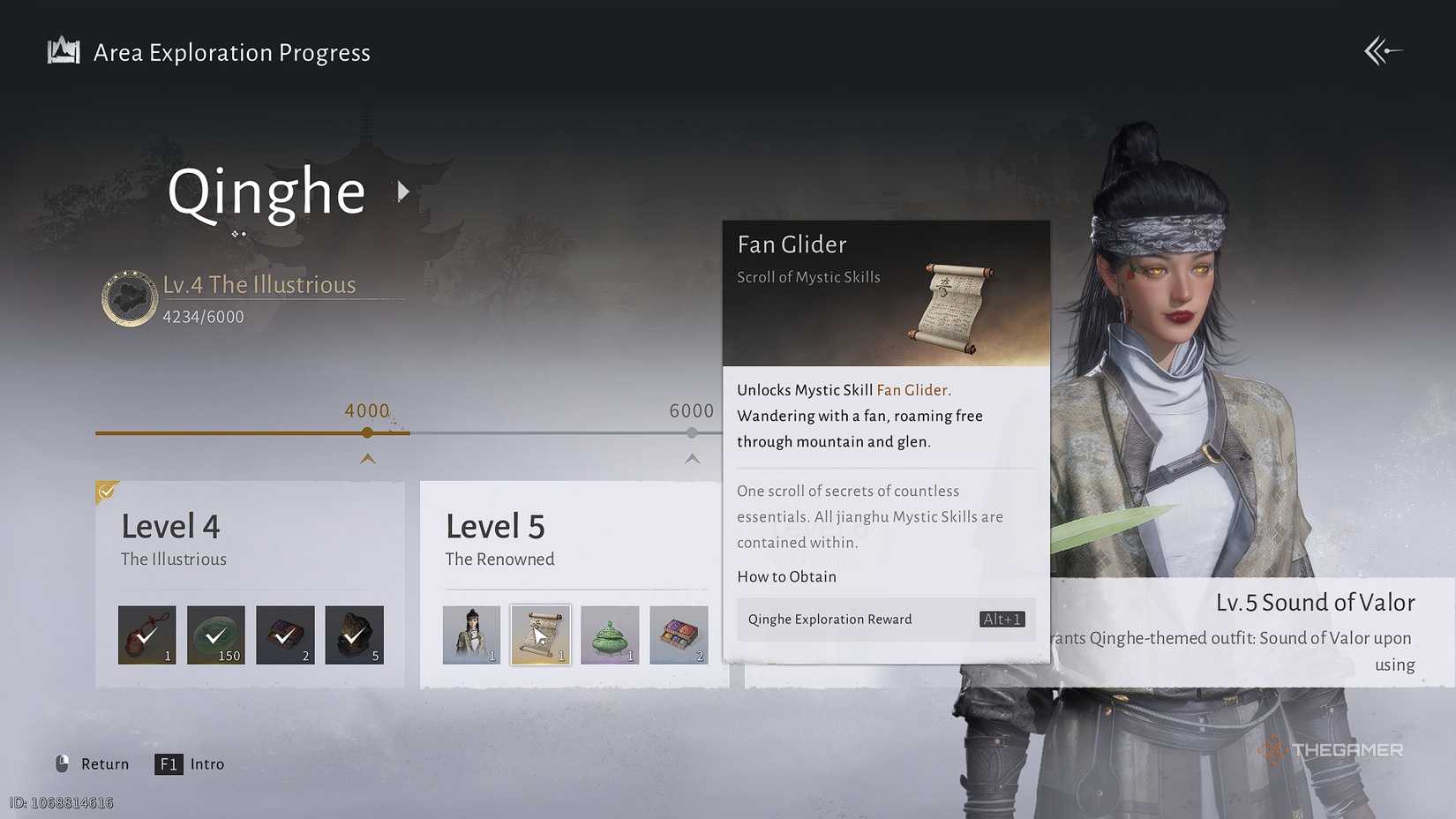Image resolution: width=1456 pixels, height=819 pixels.
Task: Select the dark ore reward showing 5
Action: click(x=354, y=635)
